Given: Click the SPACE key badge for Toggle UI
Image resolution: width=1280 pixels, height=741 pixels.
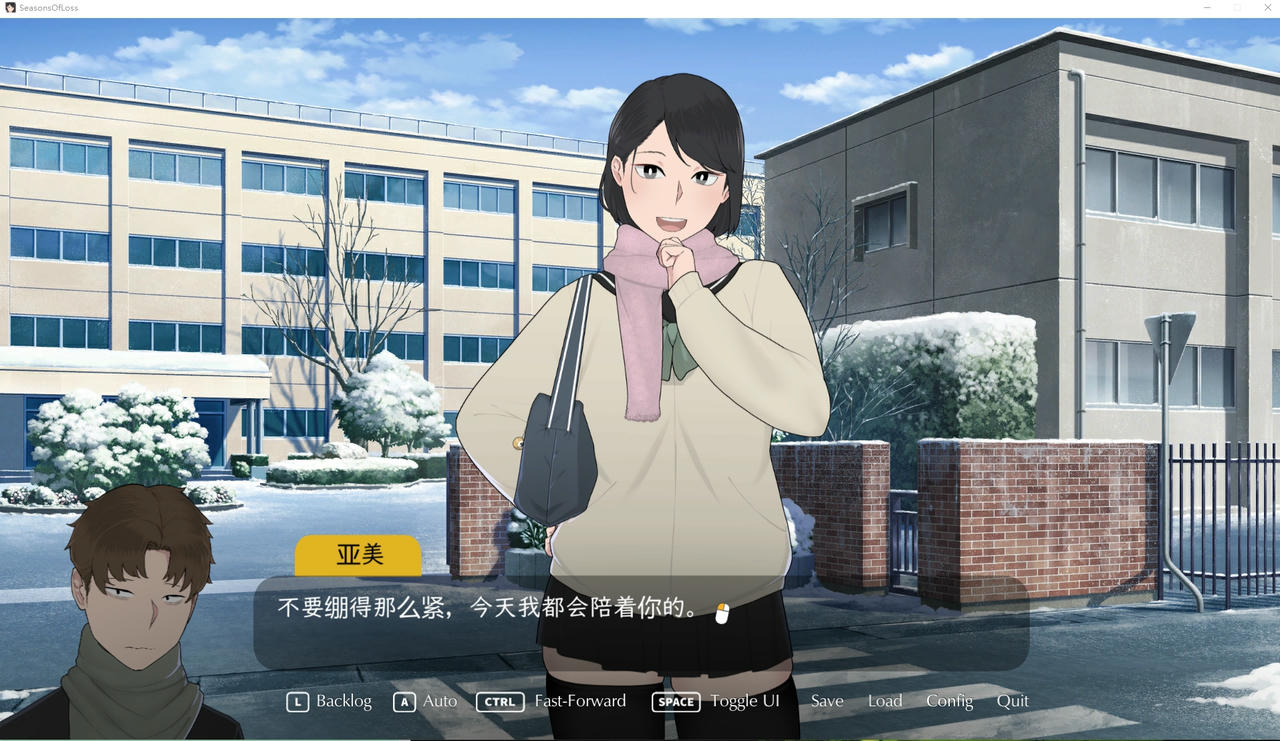Looking at the screenshot, I should coord(675,702).
